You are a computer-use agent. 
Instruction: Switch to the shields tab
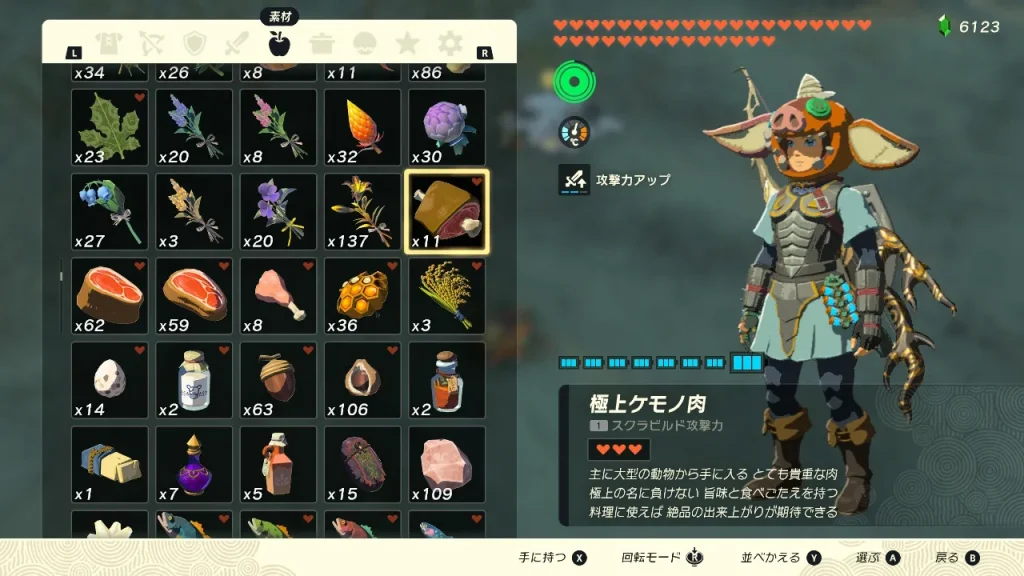[194, 43]
